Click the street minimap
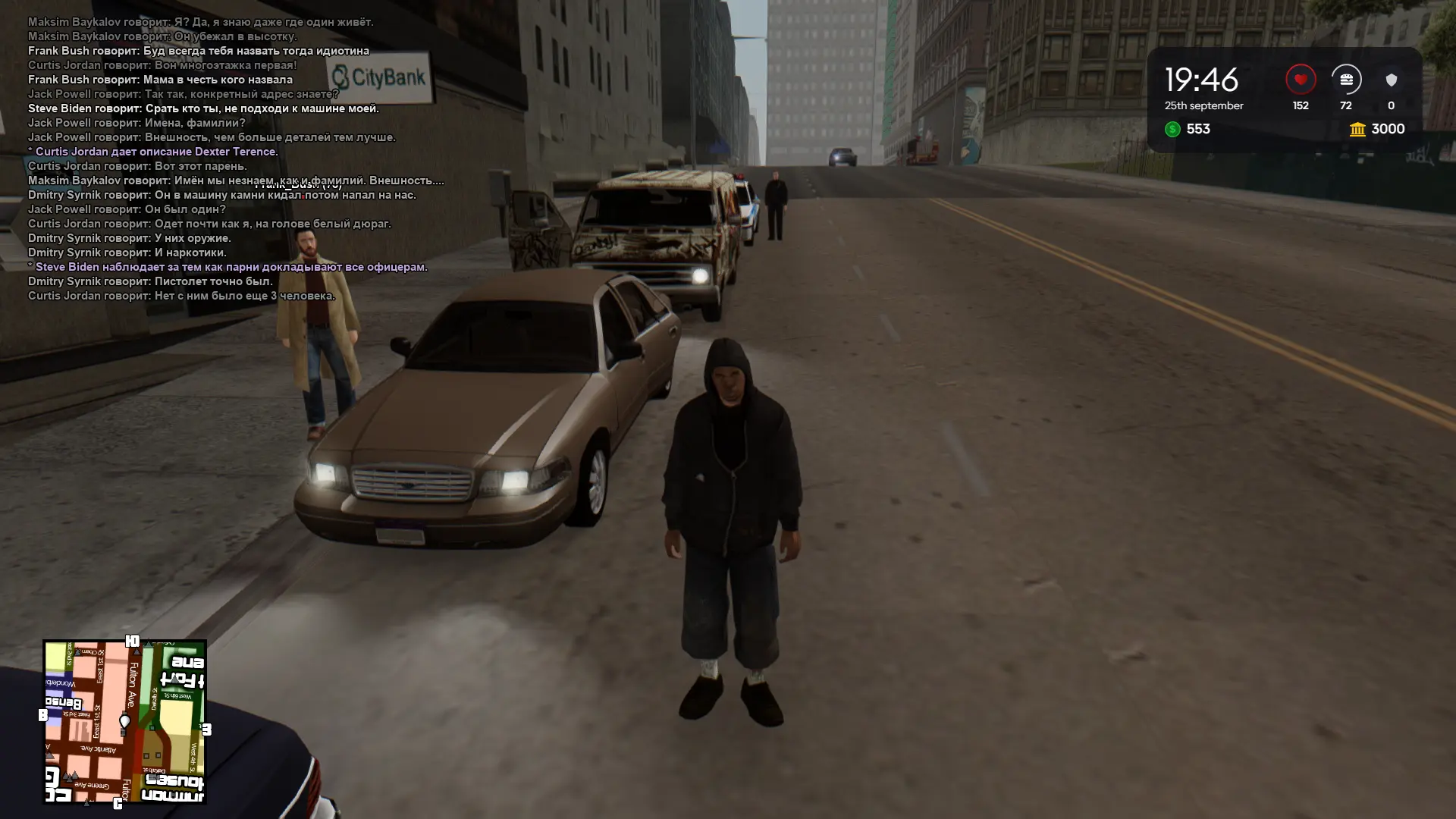This screenshot has height=819, width=1456. click(125, 722)
